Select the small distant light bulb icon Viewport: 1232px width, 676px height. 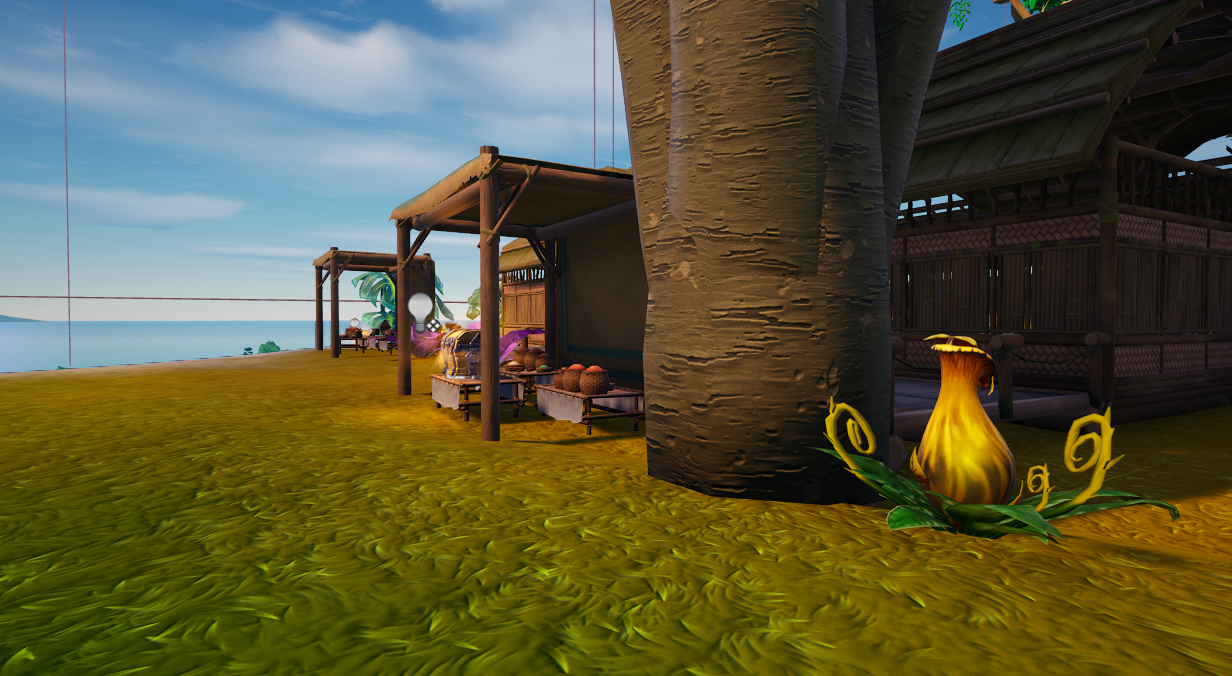353,323
